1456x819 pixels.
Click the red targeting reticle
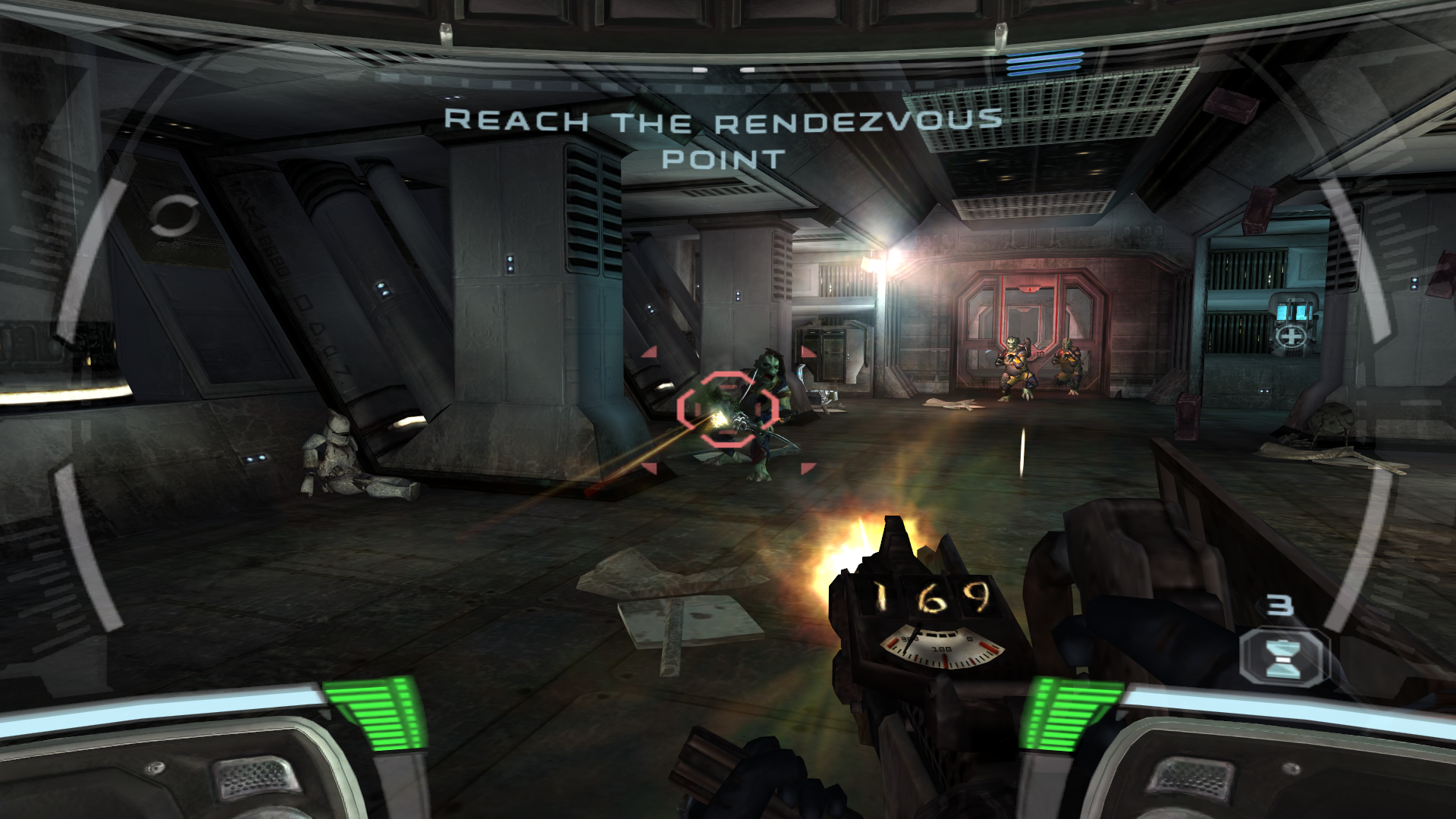click(726, 409)
